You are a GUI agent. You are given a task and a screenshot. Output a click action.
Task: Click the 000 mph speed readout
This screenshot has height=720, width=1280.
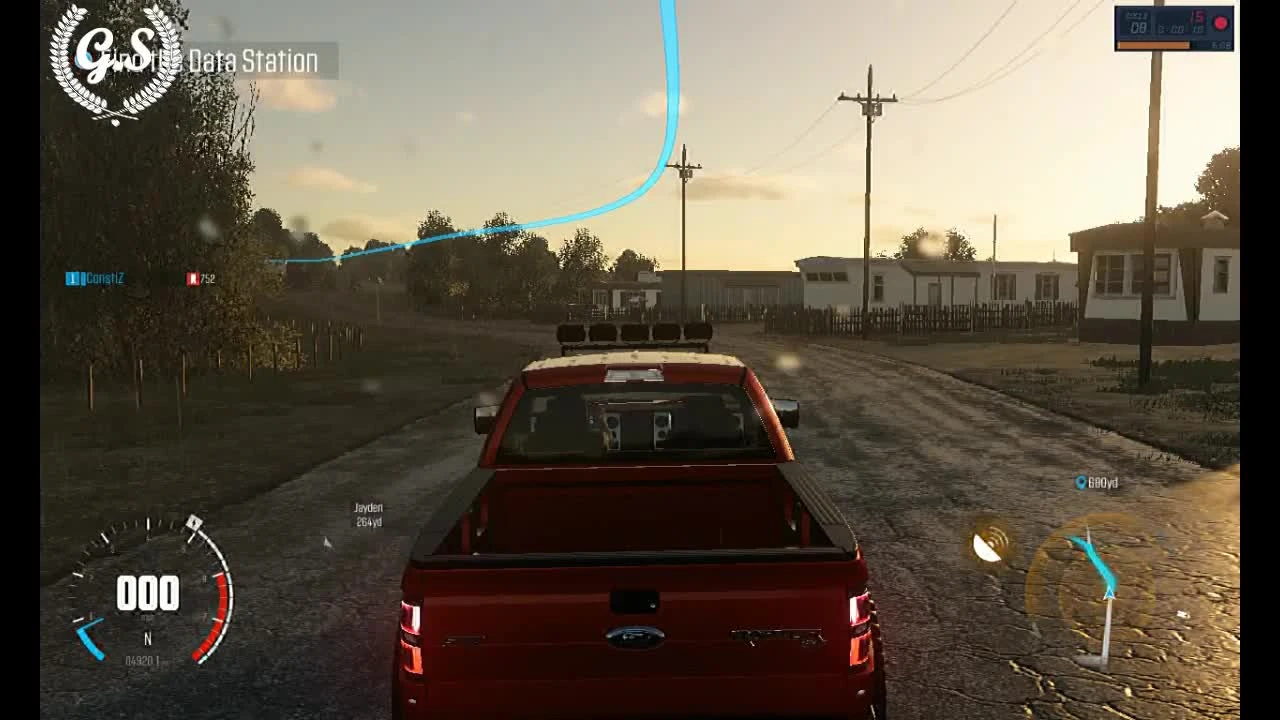pyautogui.click(x=147, y=593)
